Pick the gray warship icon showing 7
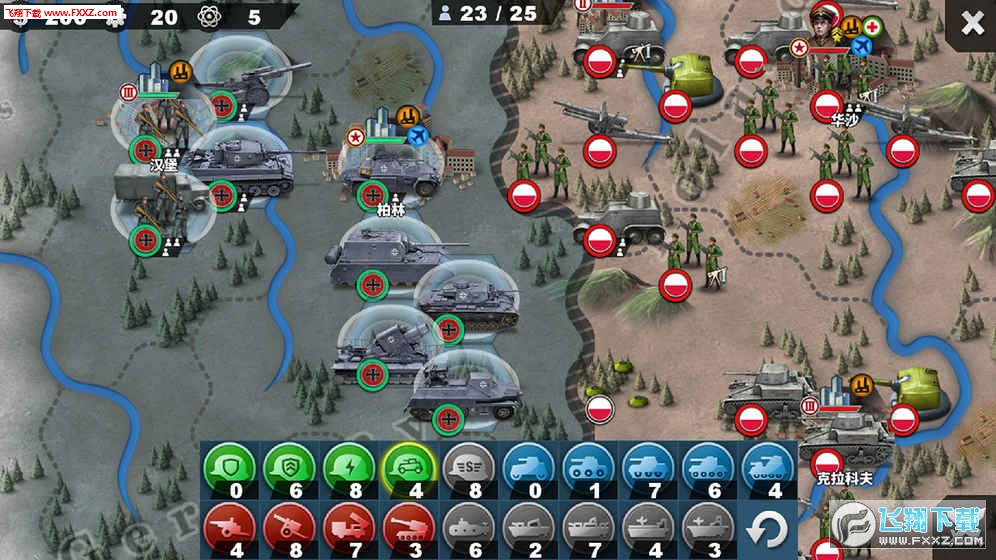996x560 pixels. (587, 527)
